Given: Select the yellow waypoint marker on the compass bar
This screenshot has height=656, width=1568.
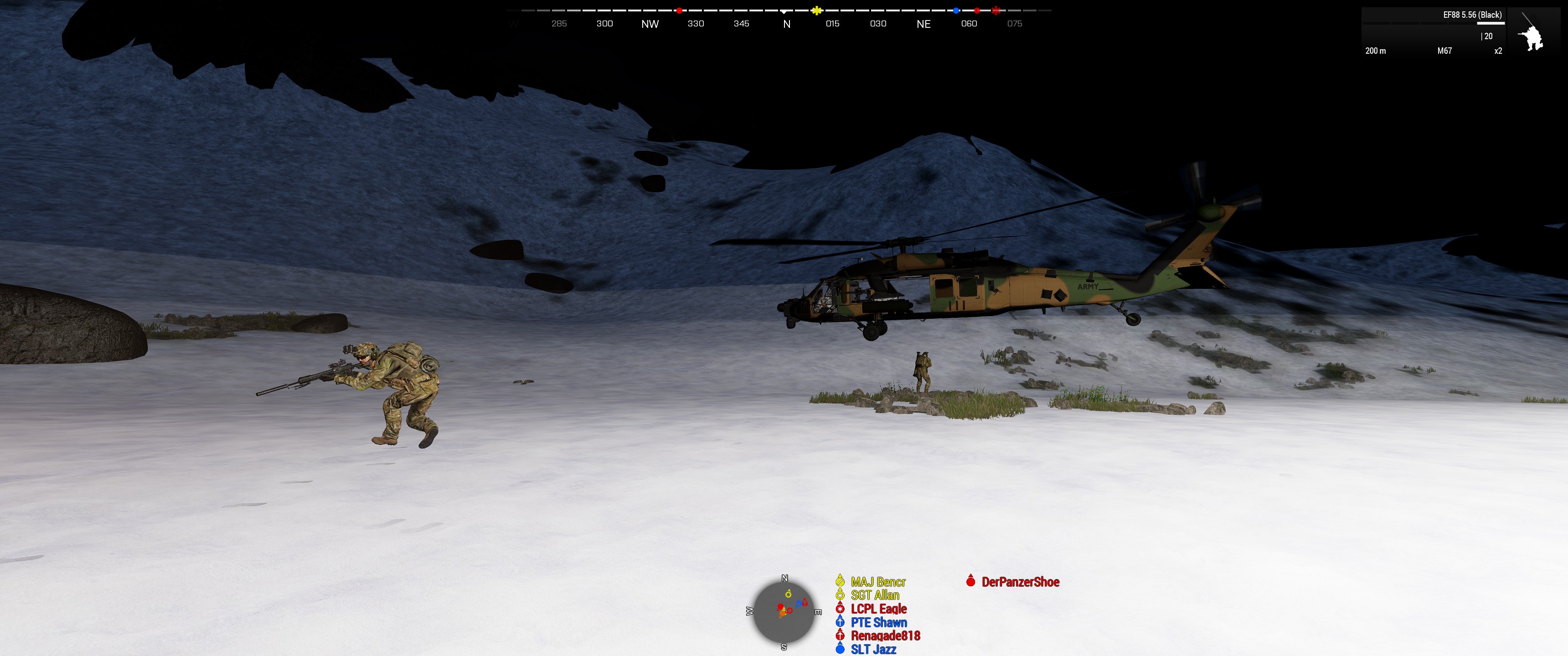Looking at the screenshot, I should 817,10.
